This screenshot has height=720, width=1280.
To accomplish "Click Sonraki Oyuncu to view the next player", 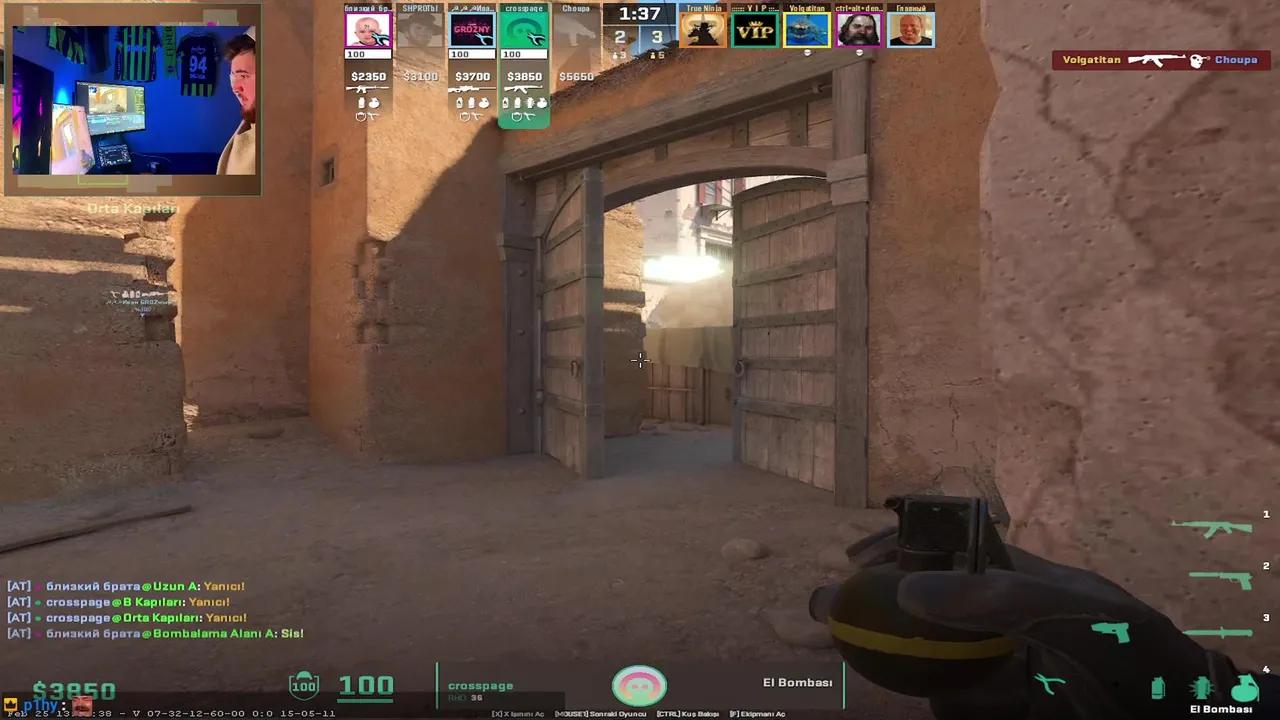I will 600,712.
